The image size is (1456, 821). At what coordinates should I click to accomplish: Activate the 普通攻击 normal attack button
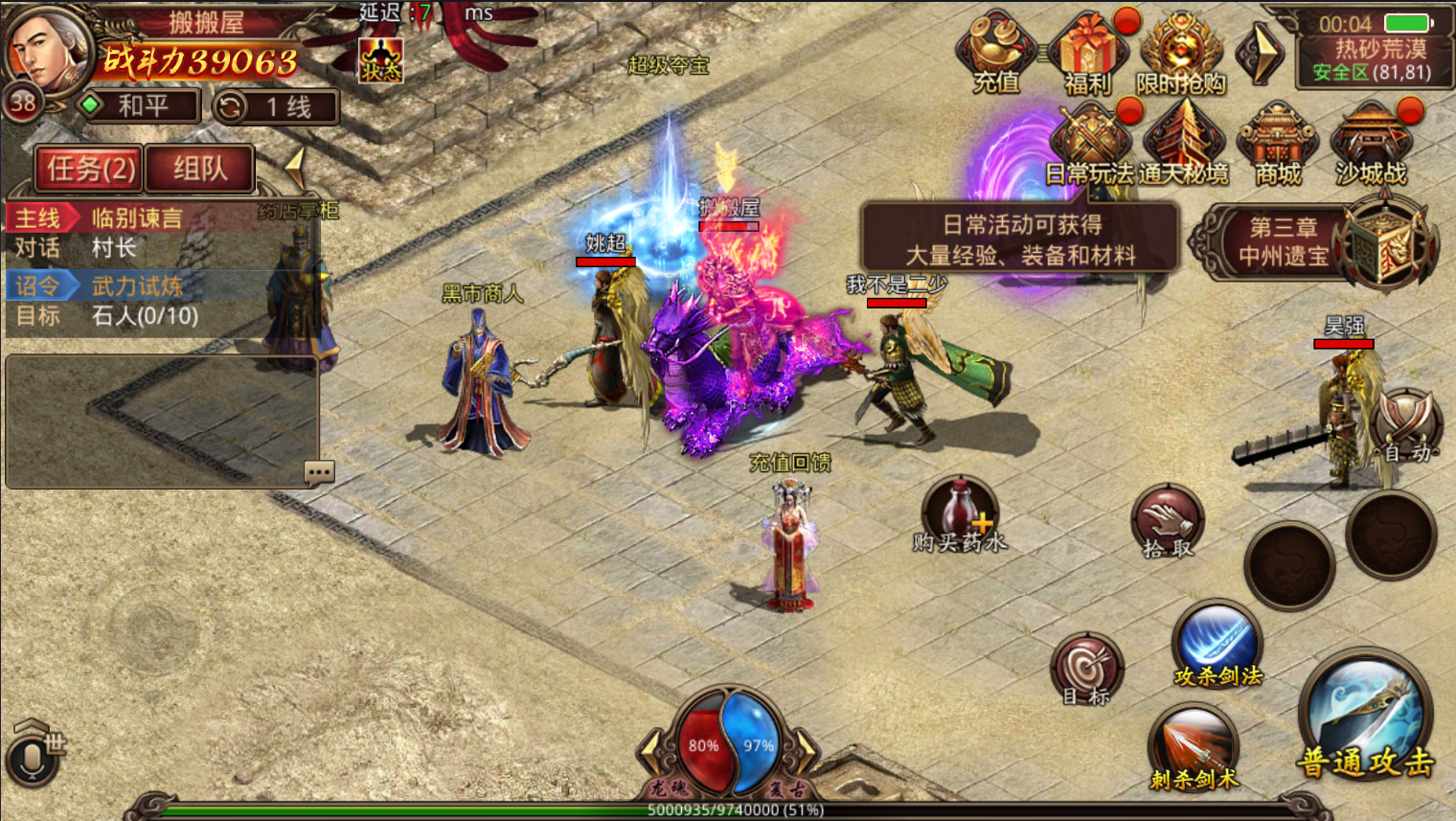[1366, 718]
